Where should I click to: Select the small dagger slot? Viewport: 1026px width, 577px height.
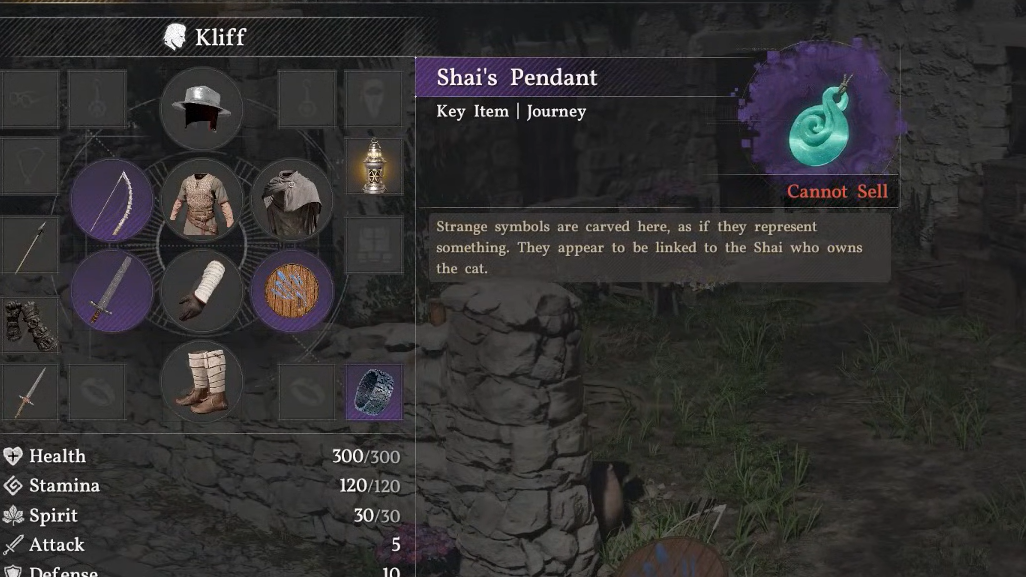[29, 392]
